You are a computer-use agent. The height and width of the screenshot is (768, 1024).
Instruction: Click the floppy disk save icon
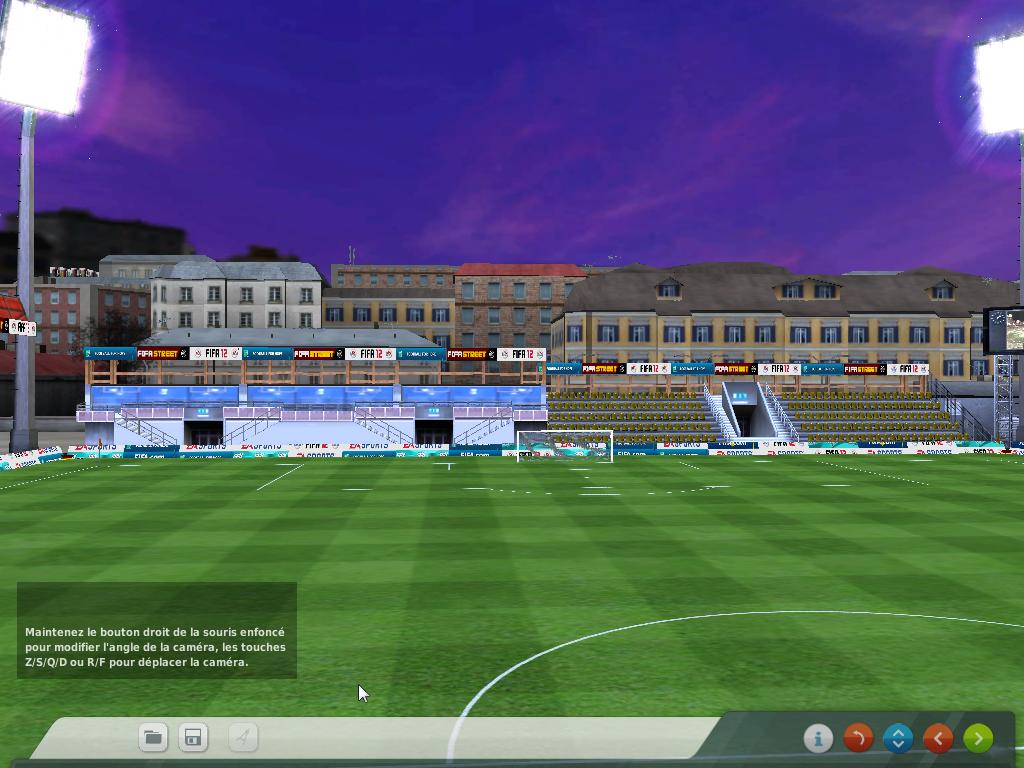(x=193, y=738)
